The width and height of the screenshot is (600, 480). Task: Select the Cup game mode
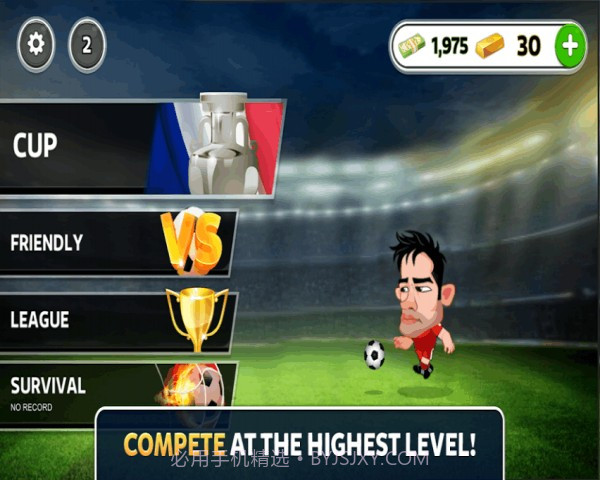pyautogui.click(x=140, y=146)
